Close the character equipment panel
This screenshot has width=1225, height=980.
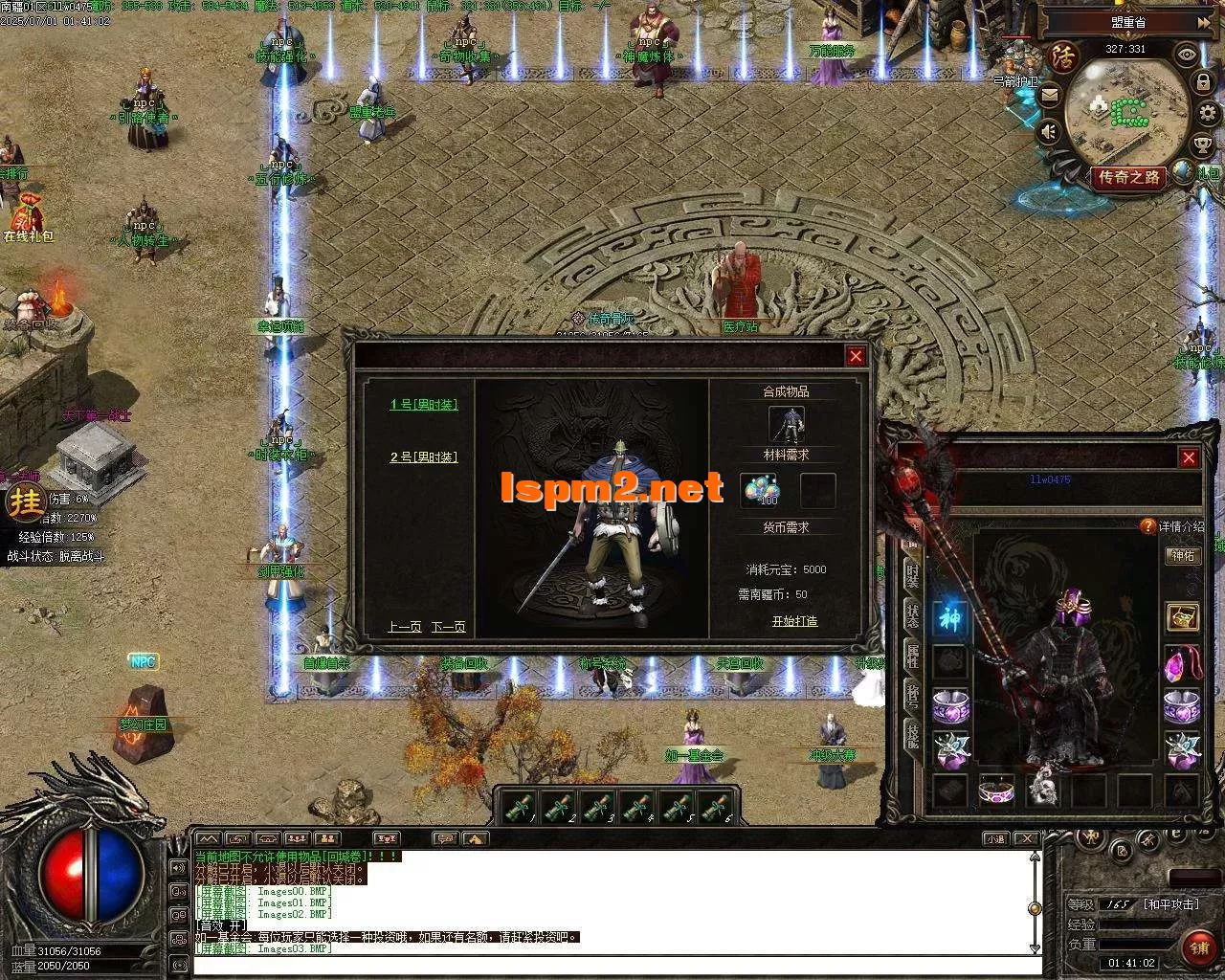1189,458
